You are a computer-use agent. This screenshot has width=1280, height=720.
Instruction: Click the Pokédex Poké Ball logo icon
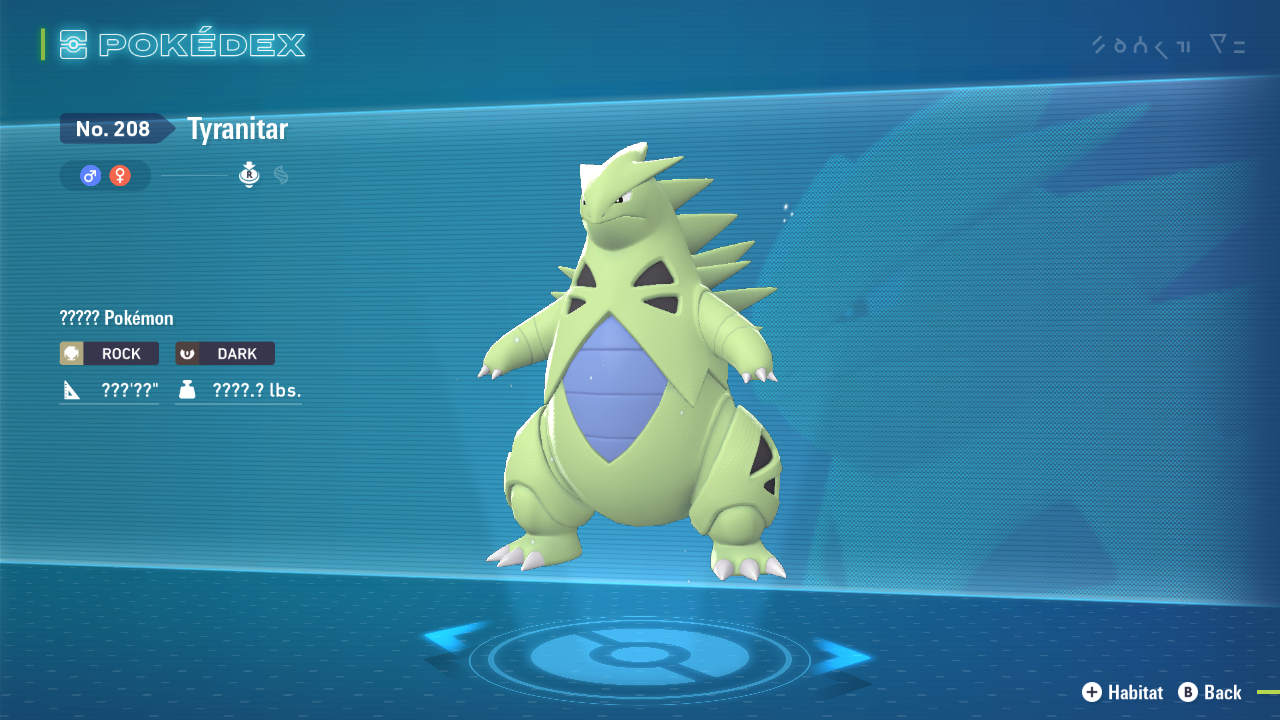72,44
